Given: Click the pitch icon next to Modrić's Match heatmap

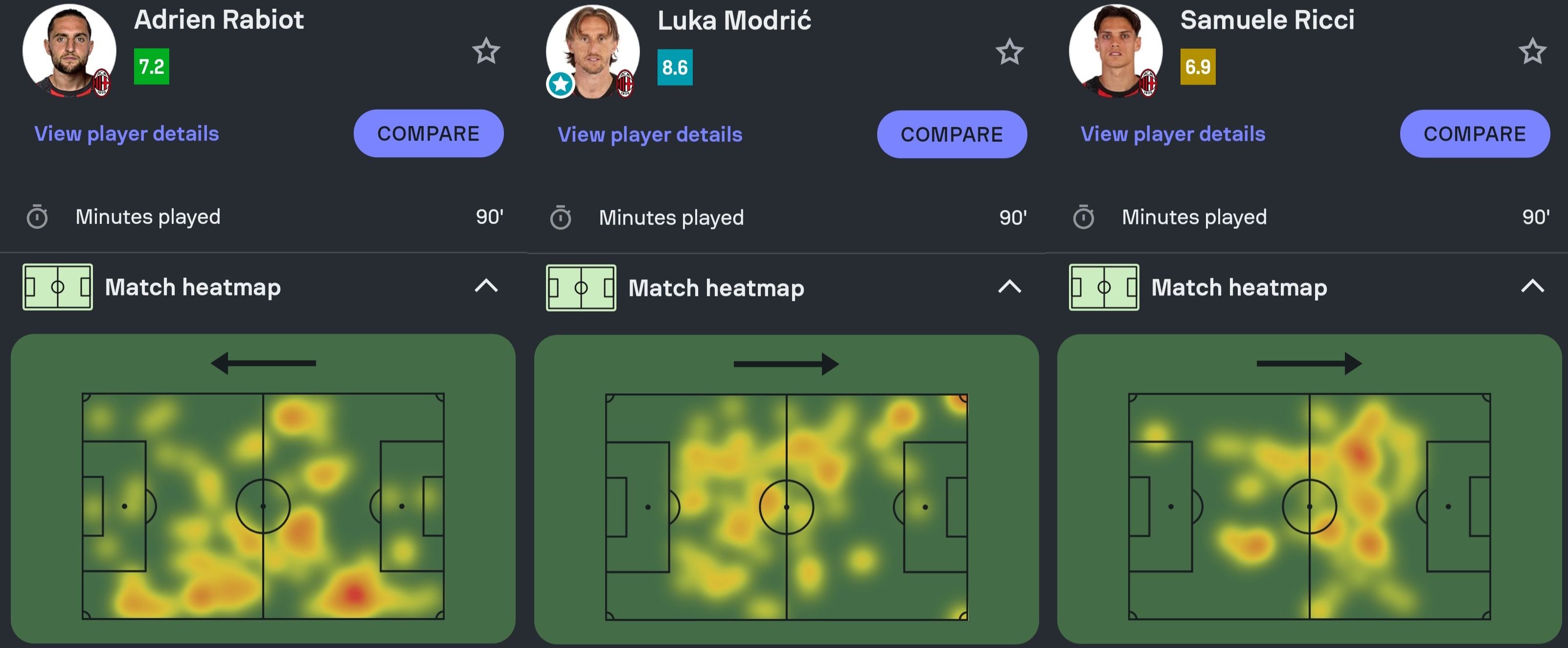Looking at the screenshot, I should [581, 287].
